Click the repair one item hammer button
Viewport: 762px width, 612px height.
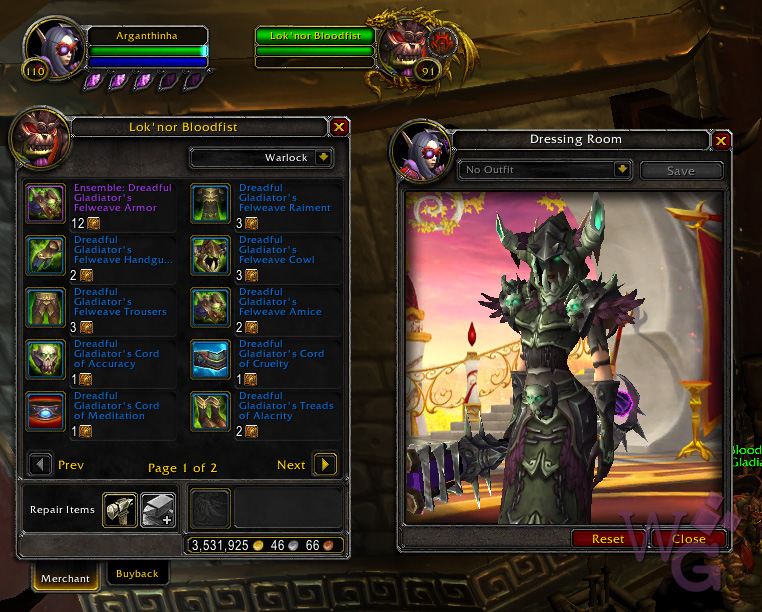120,510
